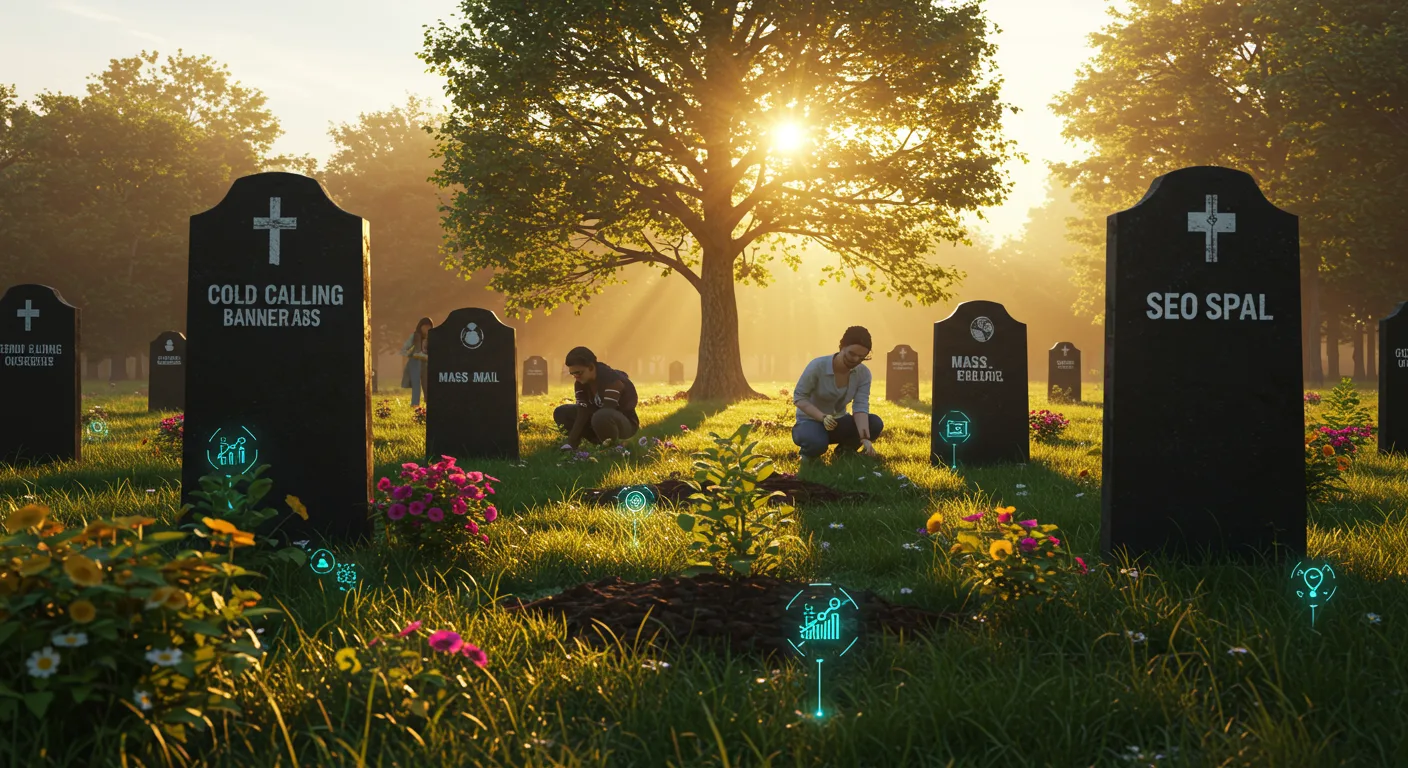Open the large hexagonal growth chart marker
This screenshot has height=768, width=1408.
821,621
